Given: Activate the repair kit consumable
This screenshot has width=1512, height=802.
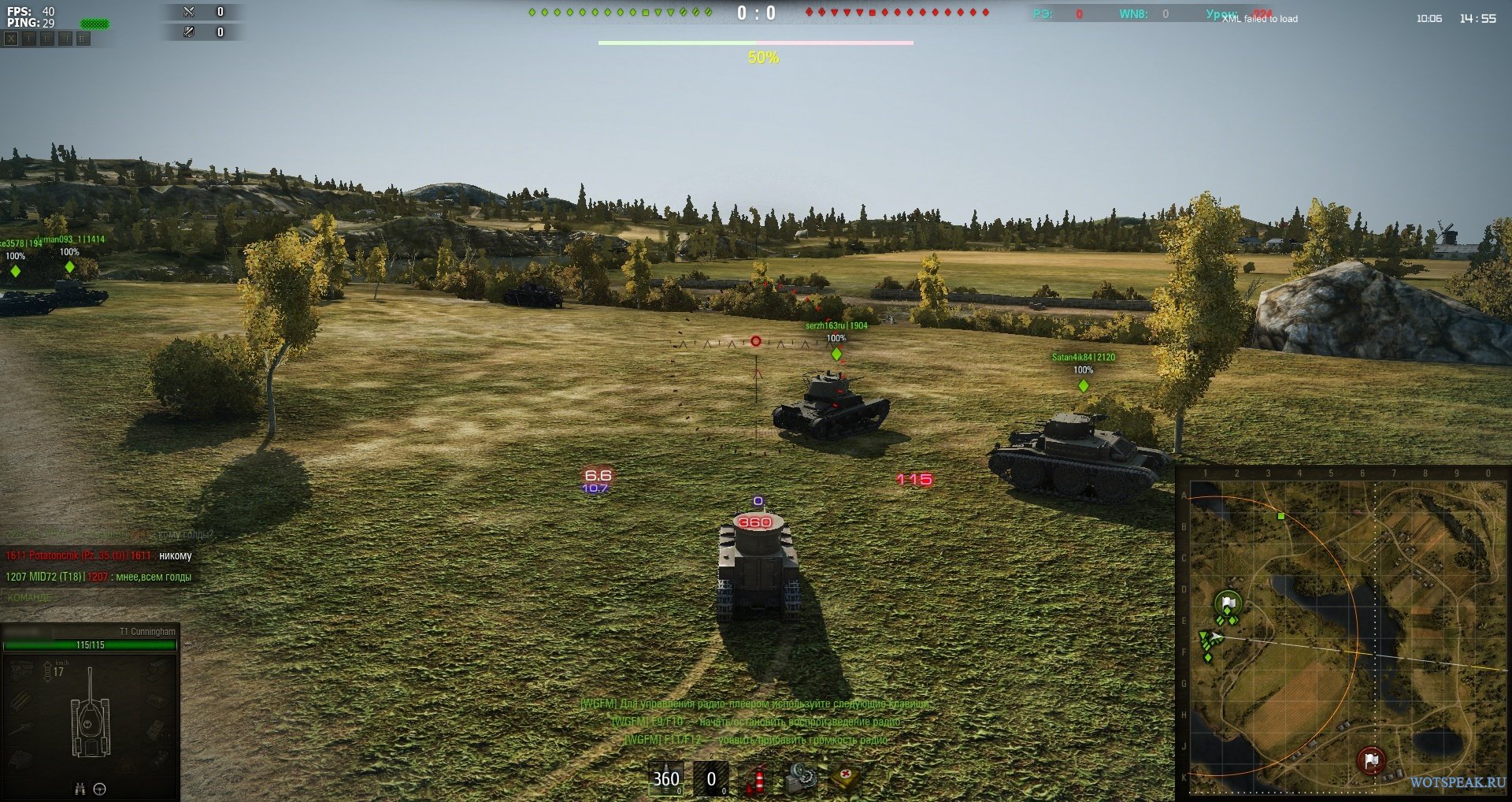Looking at the screenshot, I should coord(801,778).
